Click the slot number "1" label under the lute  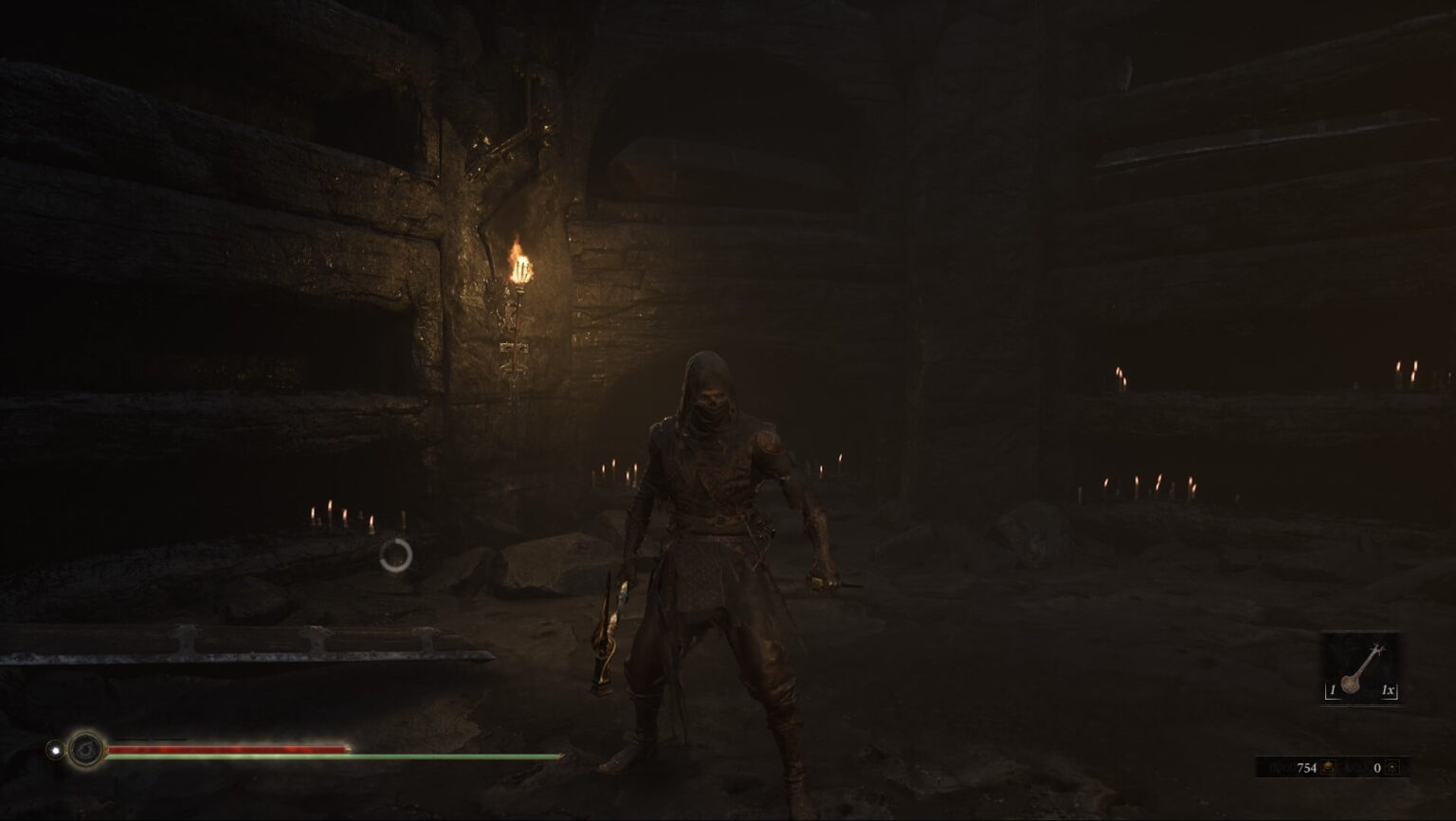click(1334, 688)
